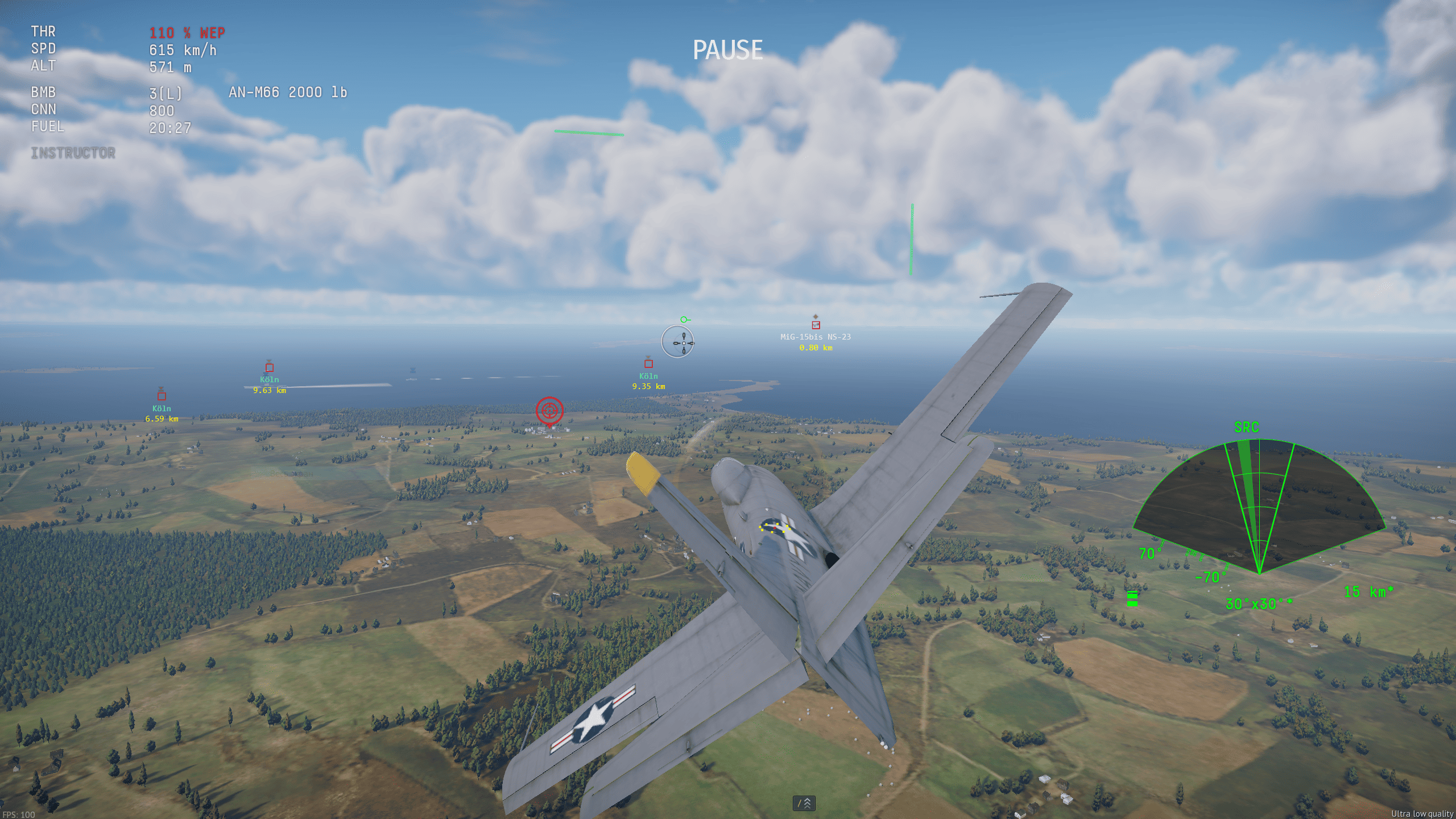This screenshot has height=819, width=1456.
Task: Click the red bombing target marker
Action: pyautogui.click(x=549, y=410)
